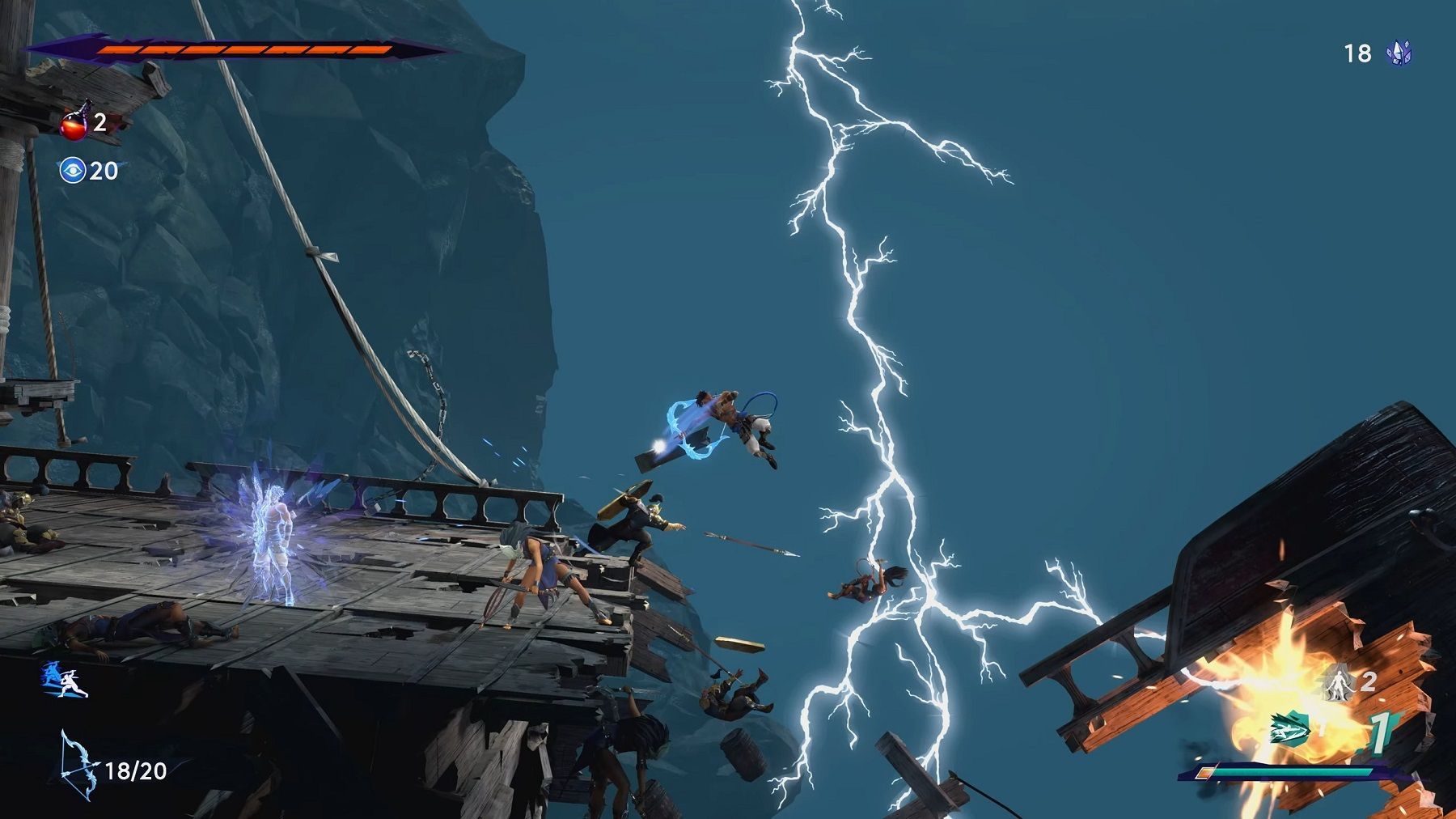Image resolution: width=1456 pixels, height=819 pixels.
Task: Click the blue eye Soul Gems counter icon
Action: [x=74, y=172]
